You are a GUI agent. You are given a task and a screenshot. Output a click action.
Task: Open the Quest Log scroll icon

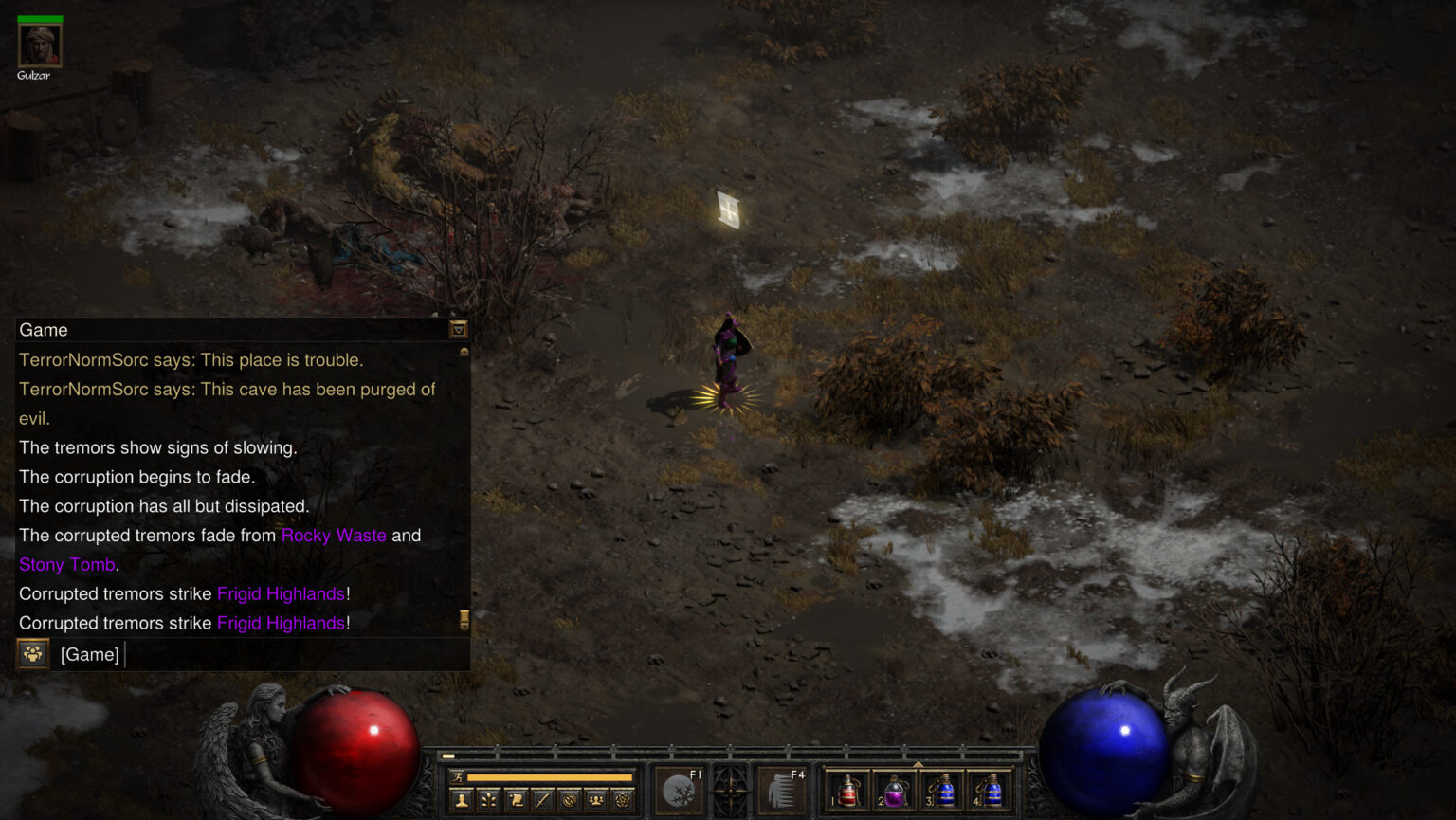coord(516,800)
